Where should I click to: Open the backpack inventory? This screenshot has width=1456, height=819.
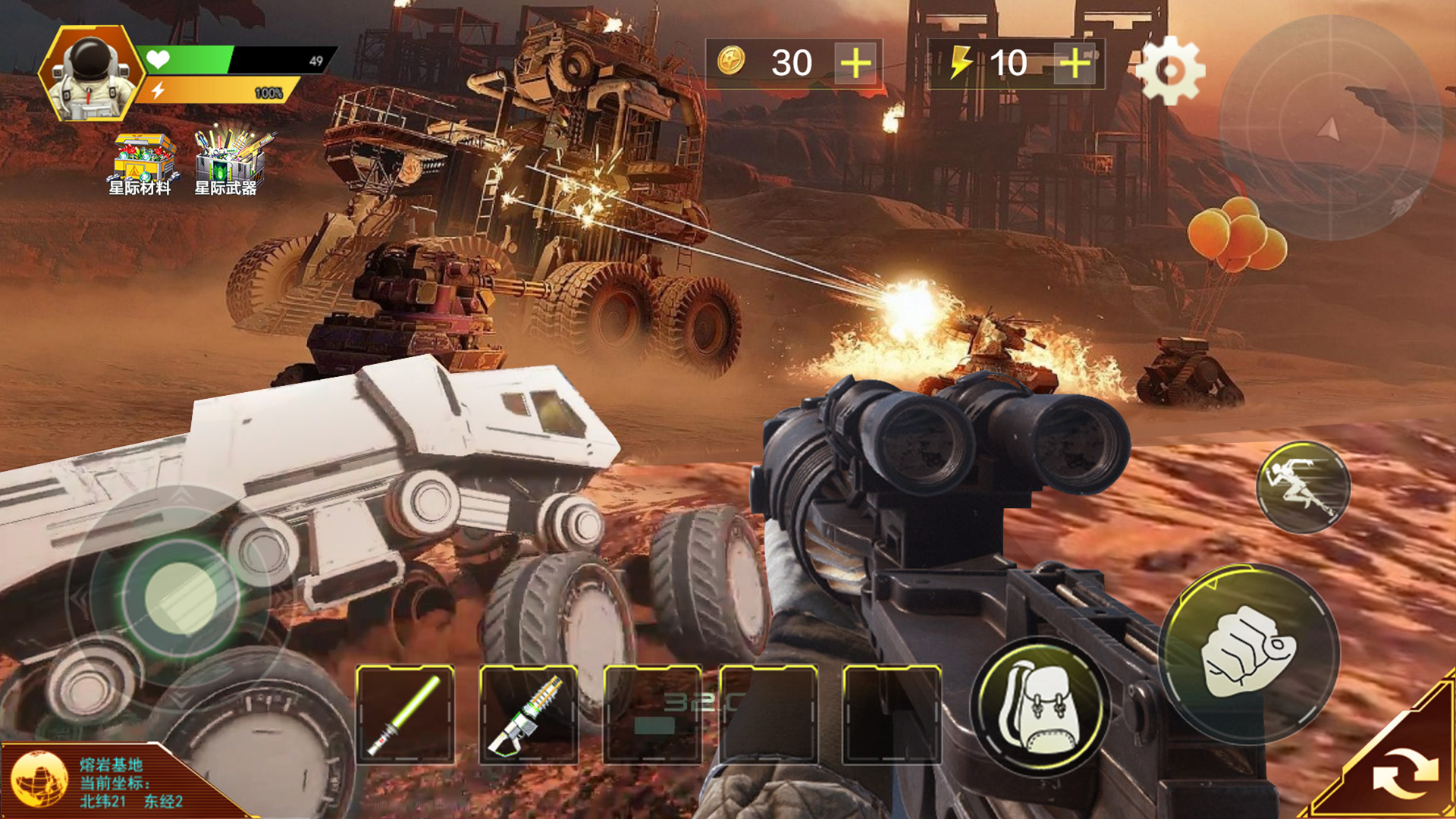click(1040, 707)
